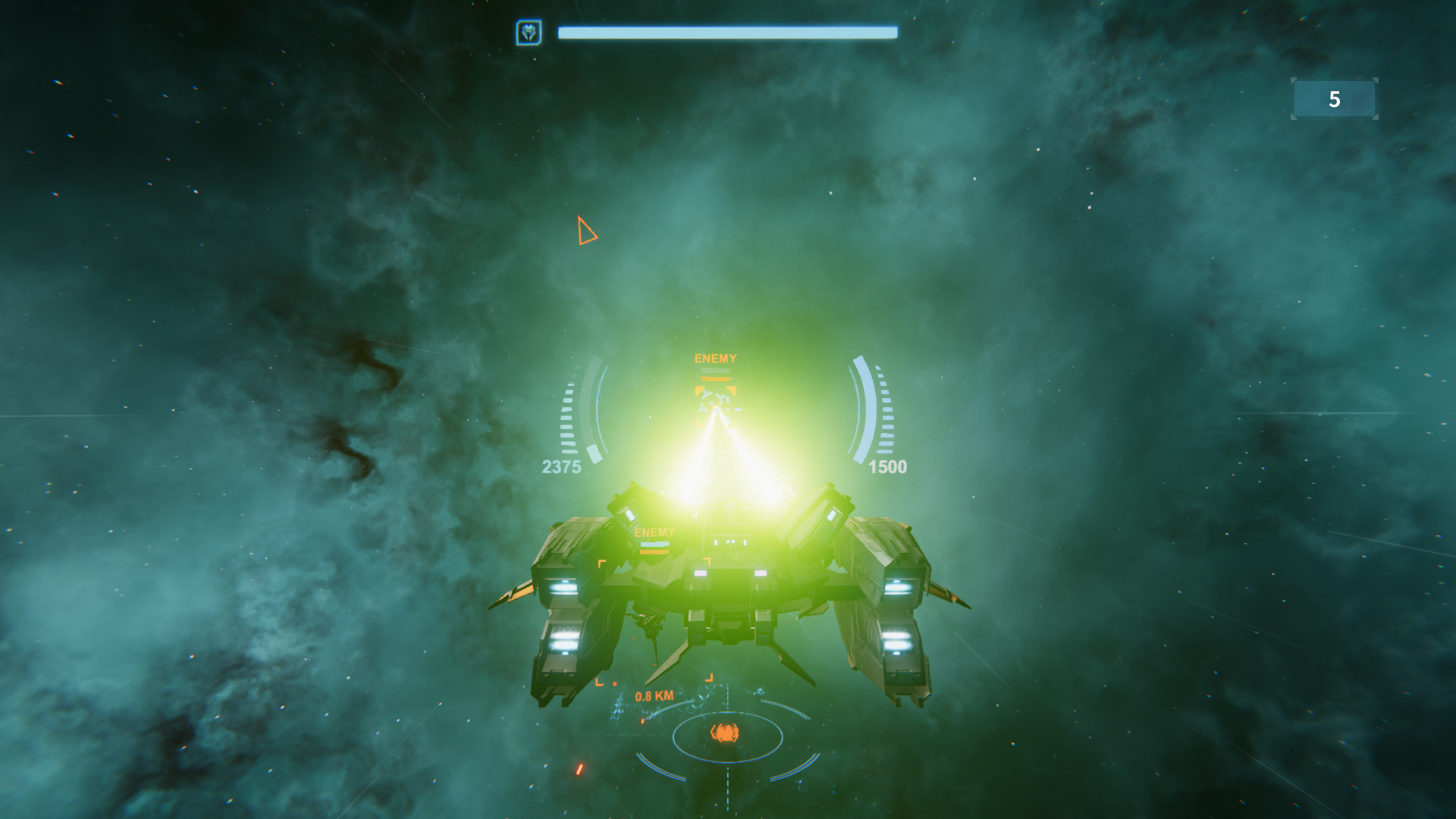This screenshot has height=819, width=1456.
Task: Expand the counter panel showing 5
Action: 1333,99
